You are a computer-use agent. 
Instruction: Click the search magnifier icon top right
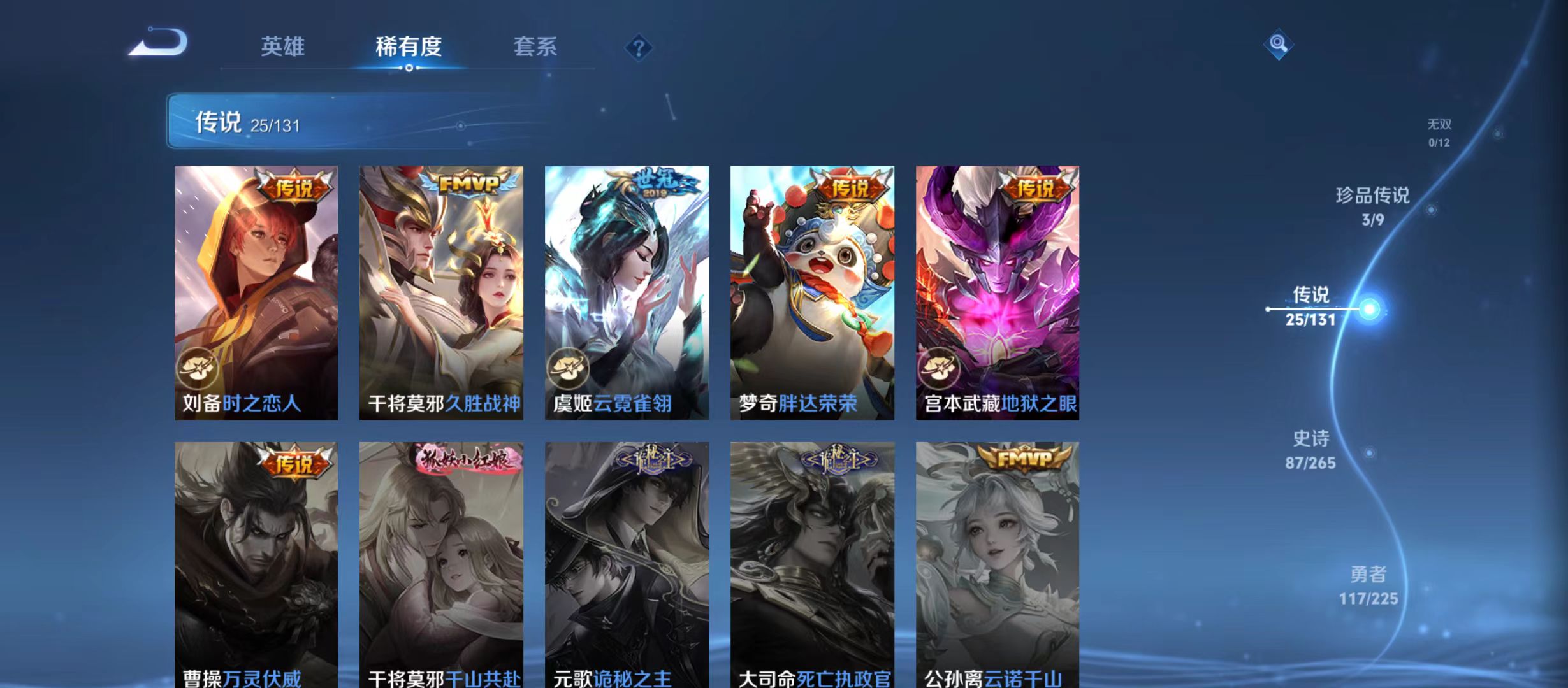[1278, 45]
